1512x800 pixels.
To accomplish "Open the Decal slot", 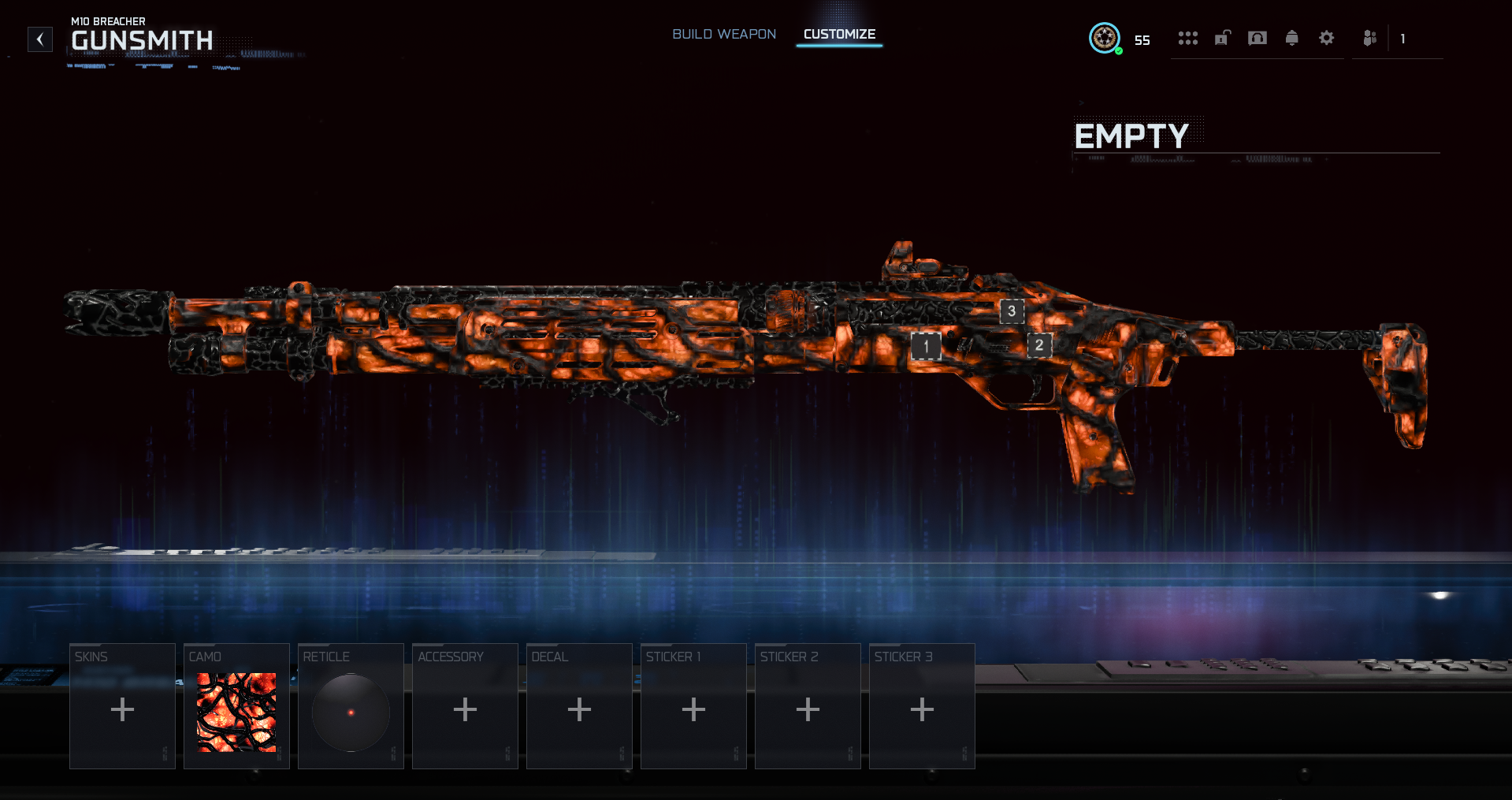I will (579, 706).
